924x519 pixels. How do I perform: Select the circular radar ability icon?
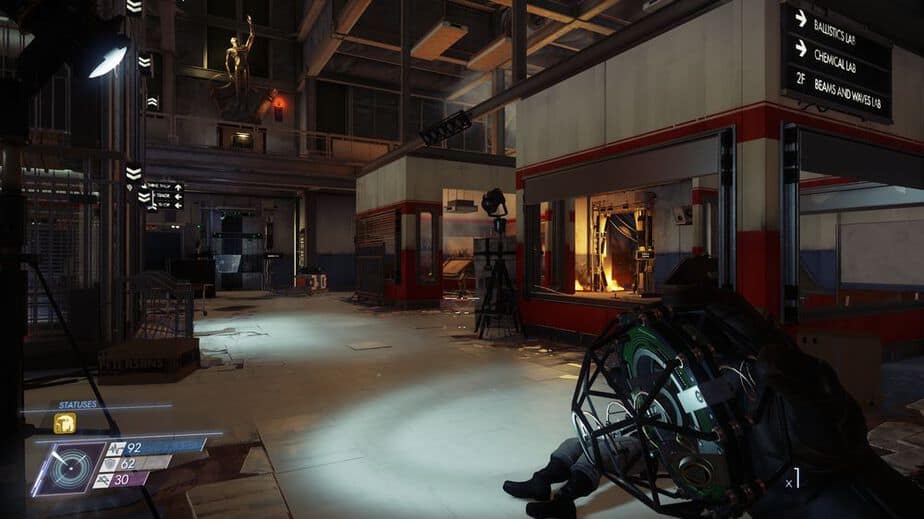(x=70, y=468)
